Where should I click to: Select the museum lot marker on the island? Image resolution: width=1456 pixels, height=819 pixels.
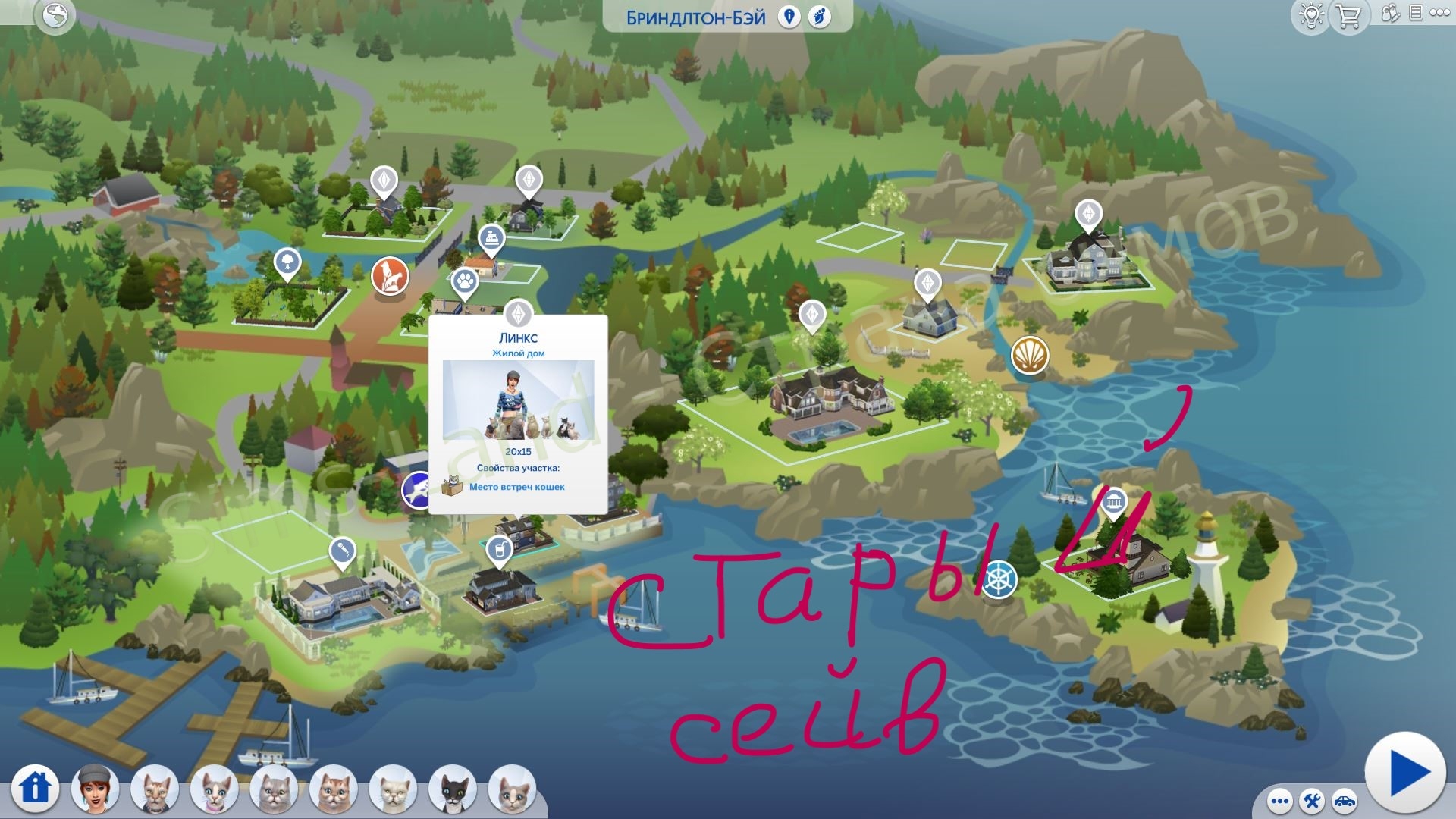coord(1113,503)
